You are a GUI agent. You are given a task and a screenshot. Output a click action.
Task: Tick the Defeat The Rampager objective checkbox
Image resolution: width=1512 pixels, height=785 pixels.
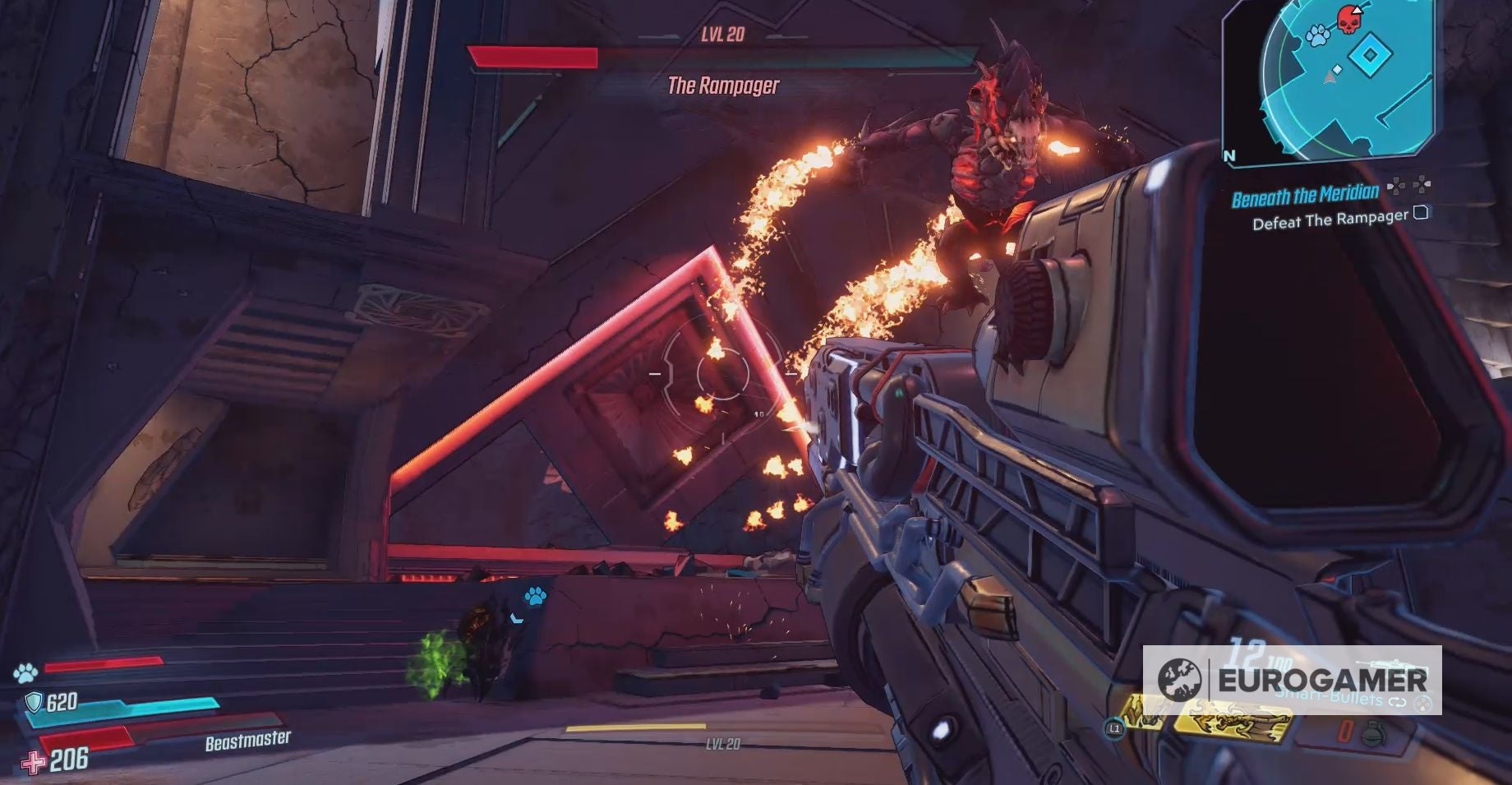pos(1422,215)
